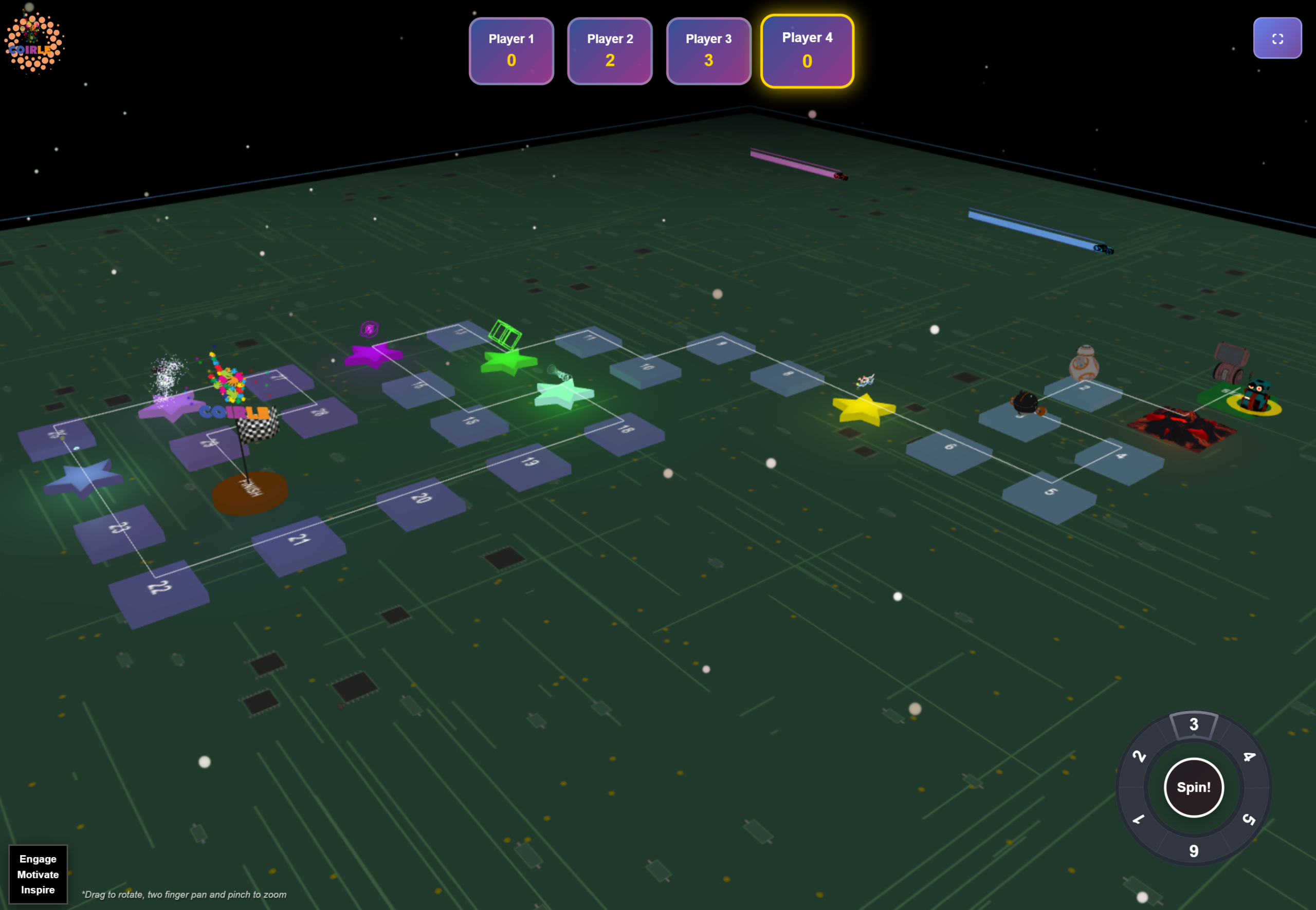Spin the number wheel
1316x910 pixels.
1193,787
